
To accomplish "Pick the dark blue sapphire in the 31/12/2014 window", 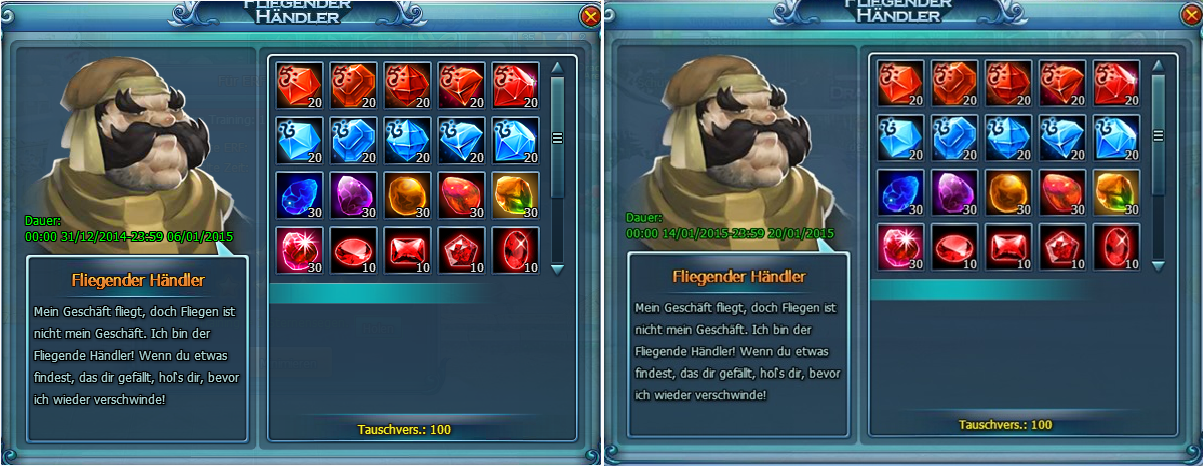I will 299,195.
